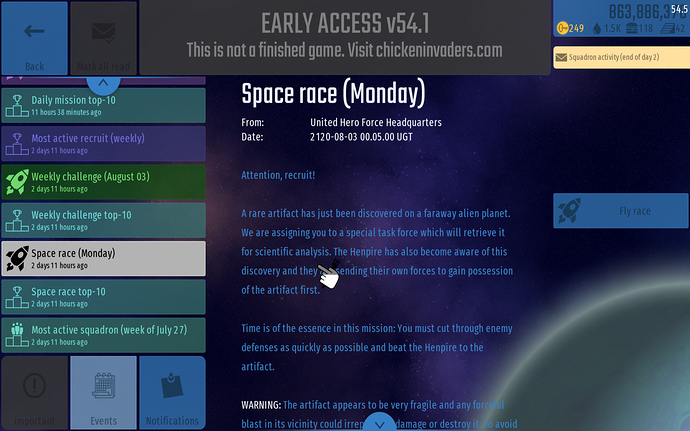Click the message list up arrow

(104, 86)
